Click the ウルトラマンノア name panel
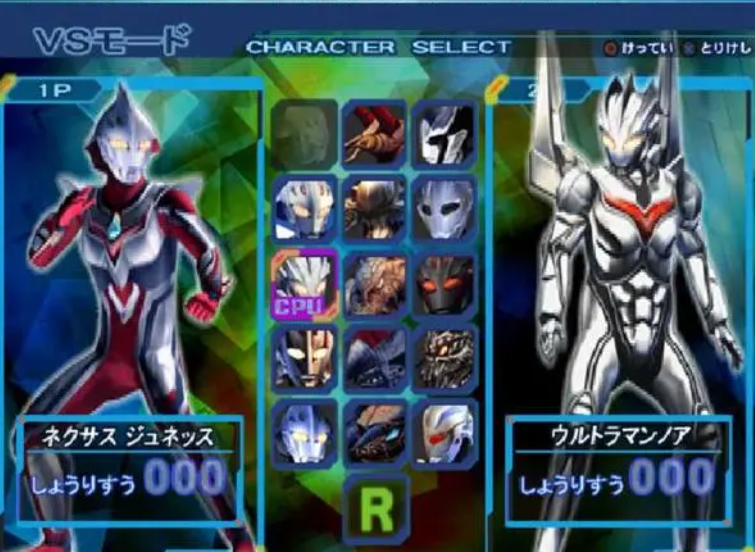The image size is (755, 552). point(612,437)
